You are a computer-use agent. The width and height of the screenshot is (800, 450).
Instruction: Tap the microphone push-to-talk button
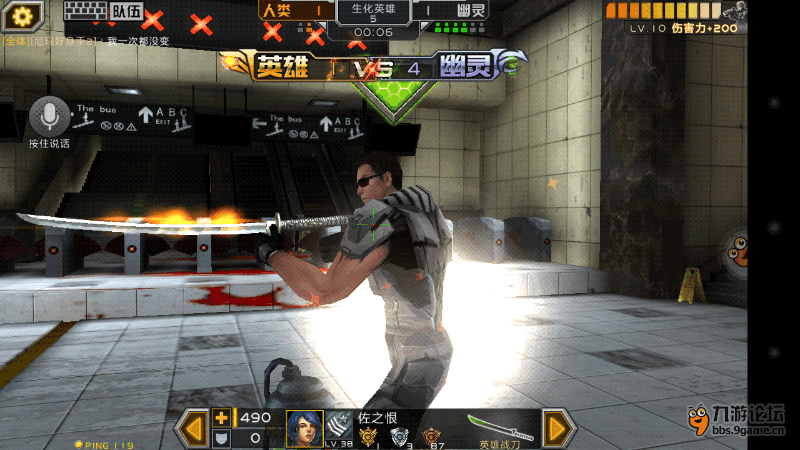pos(48,116)
